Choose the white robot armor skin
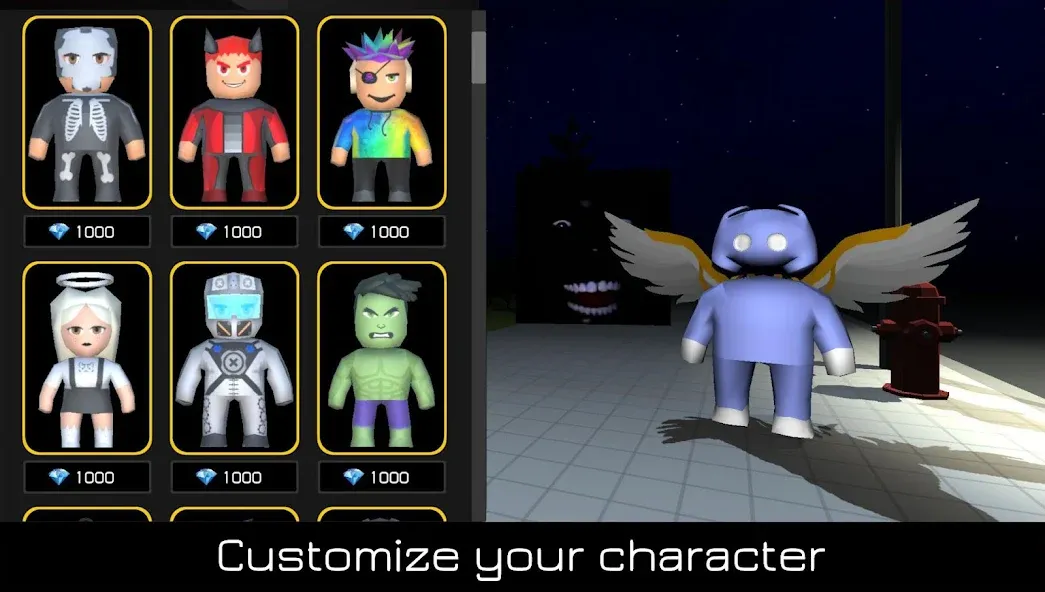The width and height of the screenshot is (1045, 592). click(234, 357)
